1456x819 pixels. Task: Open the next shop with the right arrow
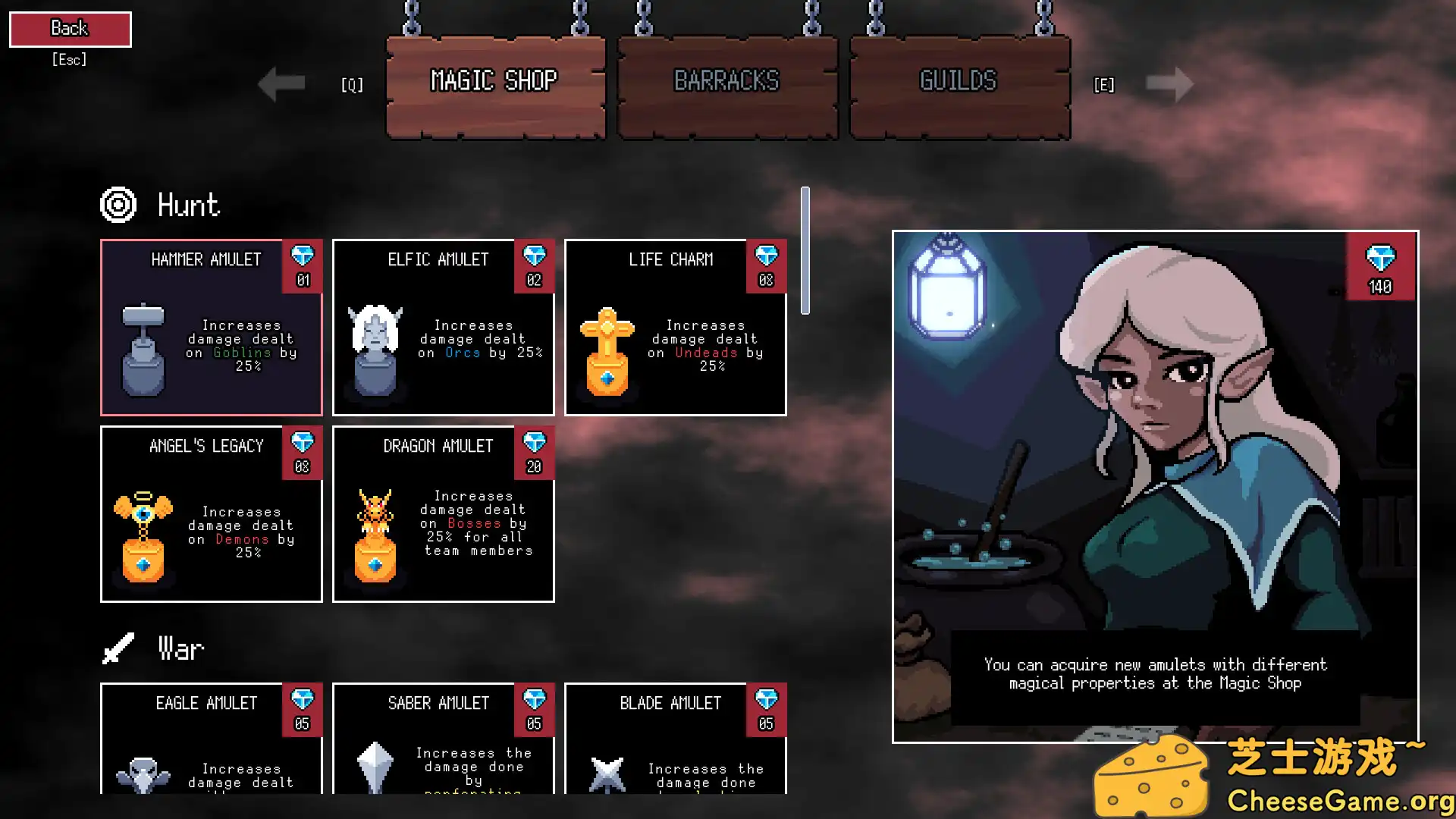[1170, 83]
